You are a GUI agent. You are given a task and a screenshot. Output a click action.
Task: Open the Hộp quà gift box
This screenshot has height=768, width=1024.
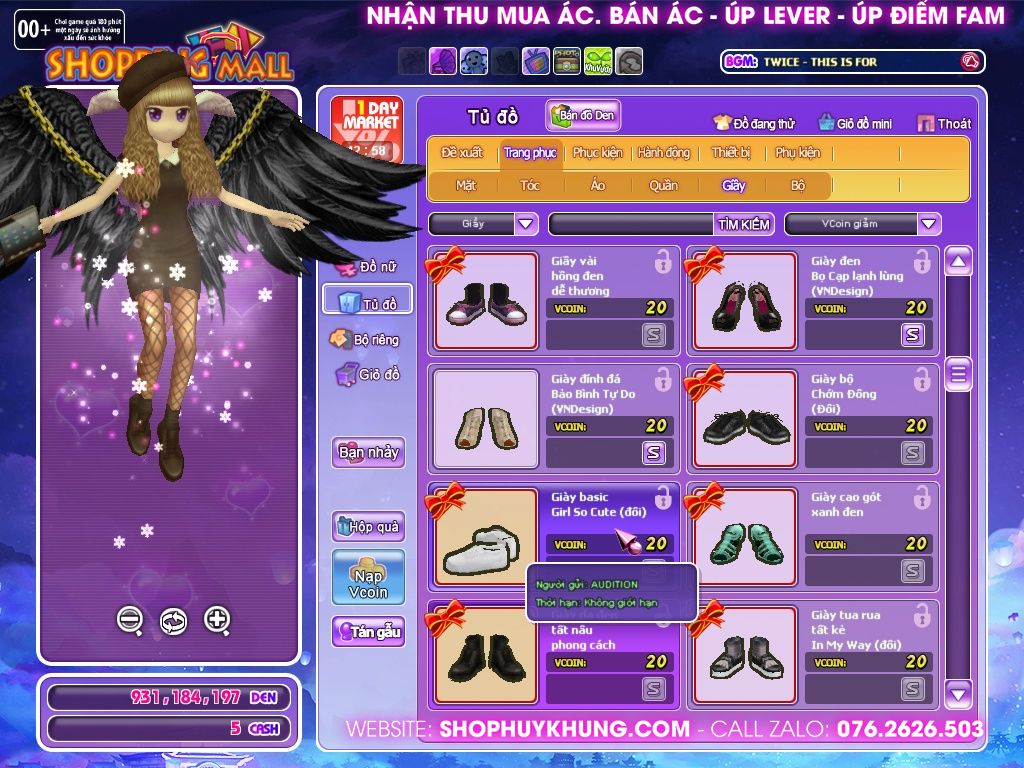pos(368,526)
